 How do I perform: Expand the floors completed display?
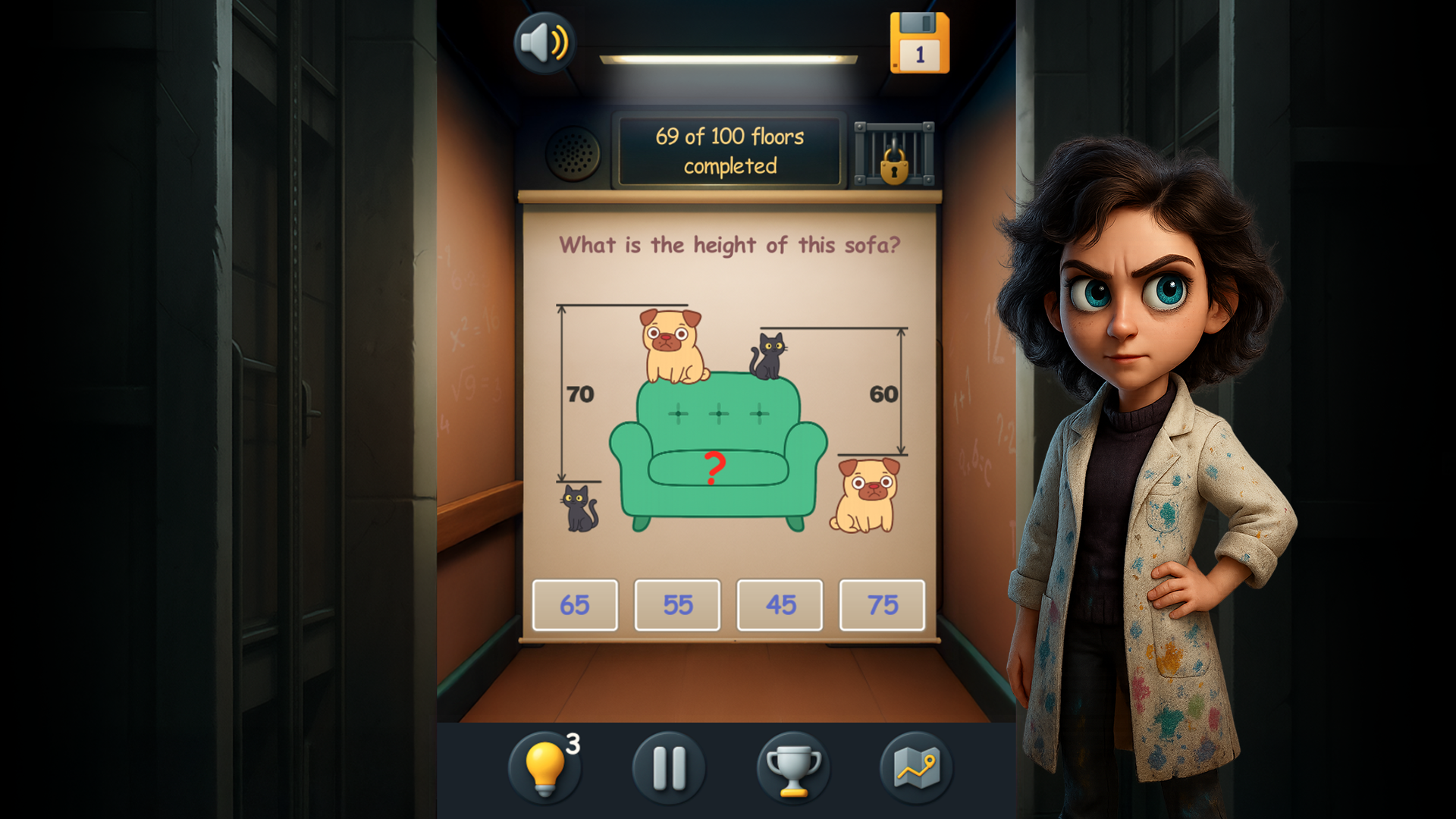click(x=730, y=151)
